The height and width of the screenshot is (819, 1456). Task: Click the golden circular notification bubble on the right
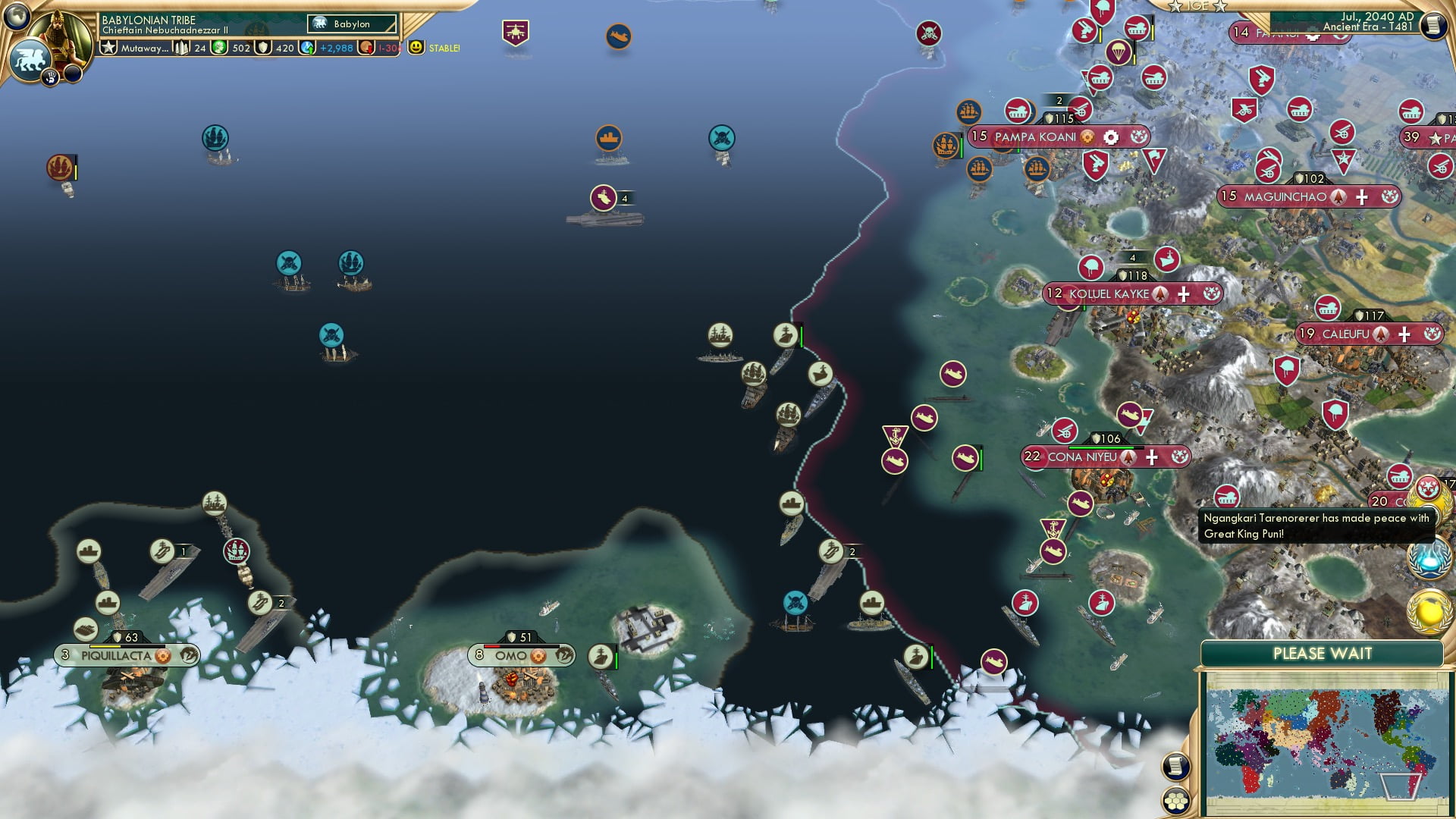coord(1428,609)
